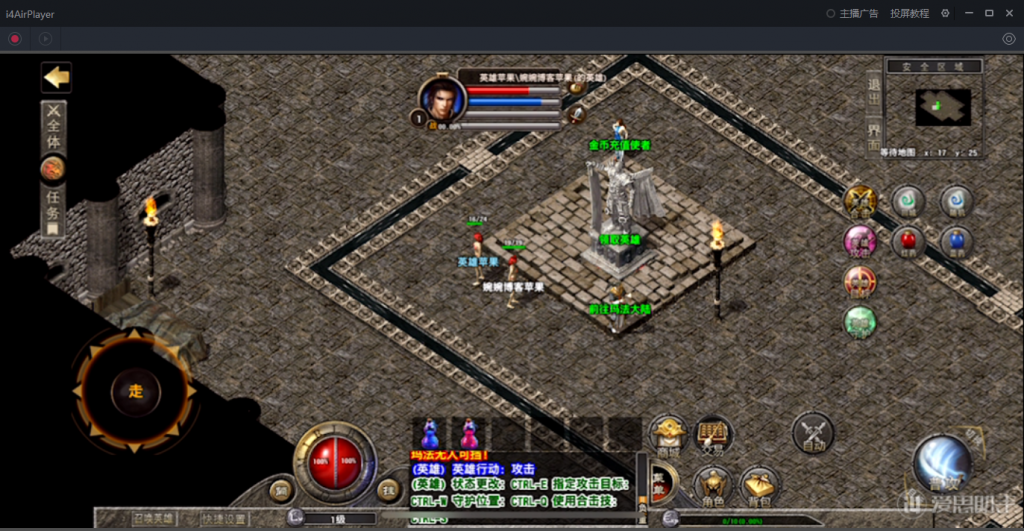The image size is (1024, 531).
Task: Open the 角色 character sheet
Action: click(x=712, y=487)
